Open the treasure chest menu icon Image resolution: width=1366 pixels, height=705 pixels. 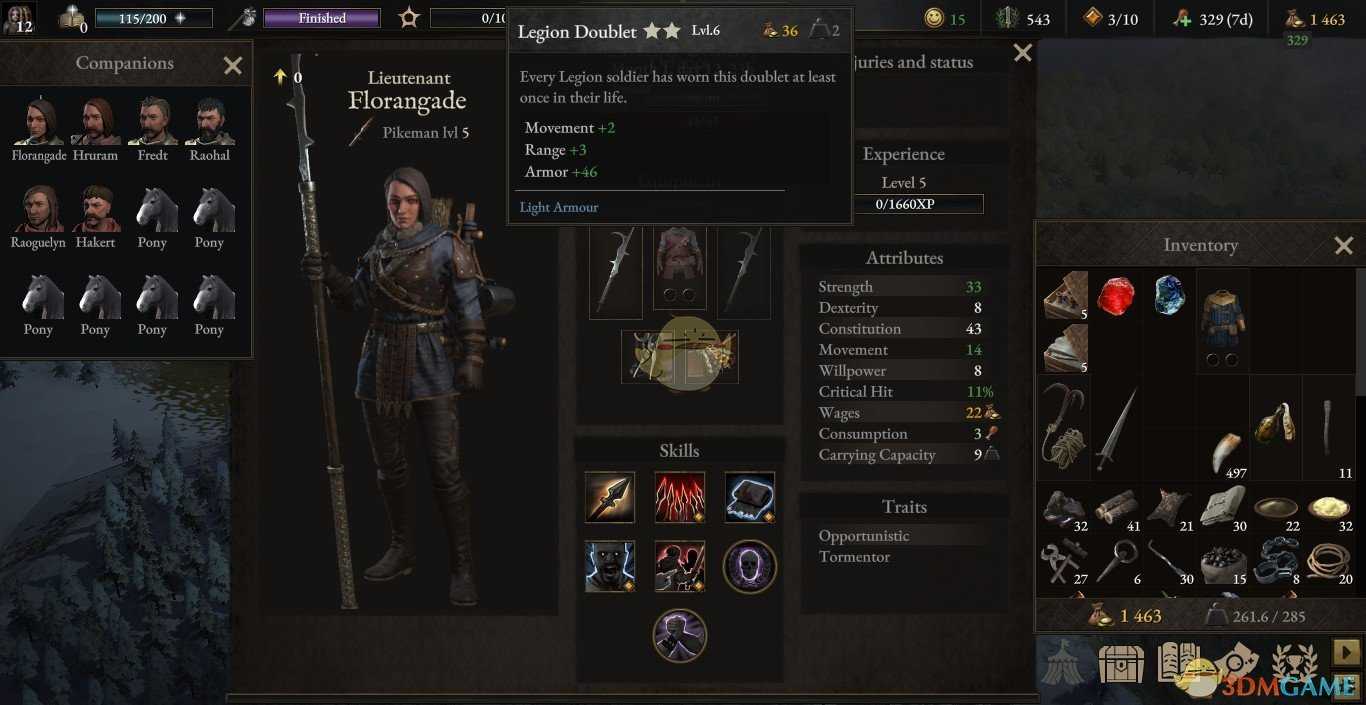point(1122,664)
